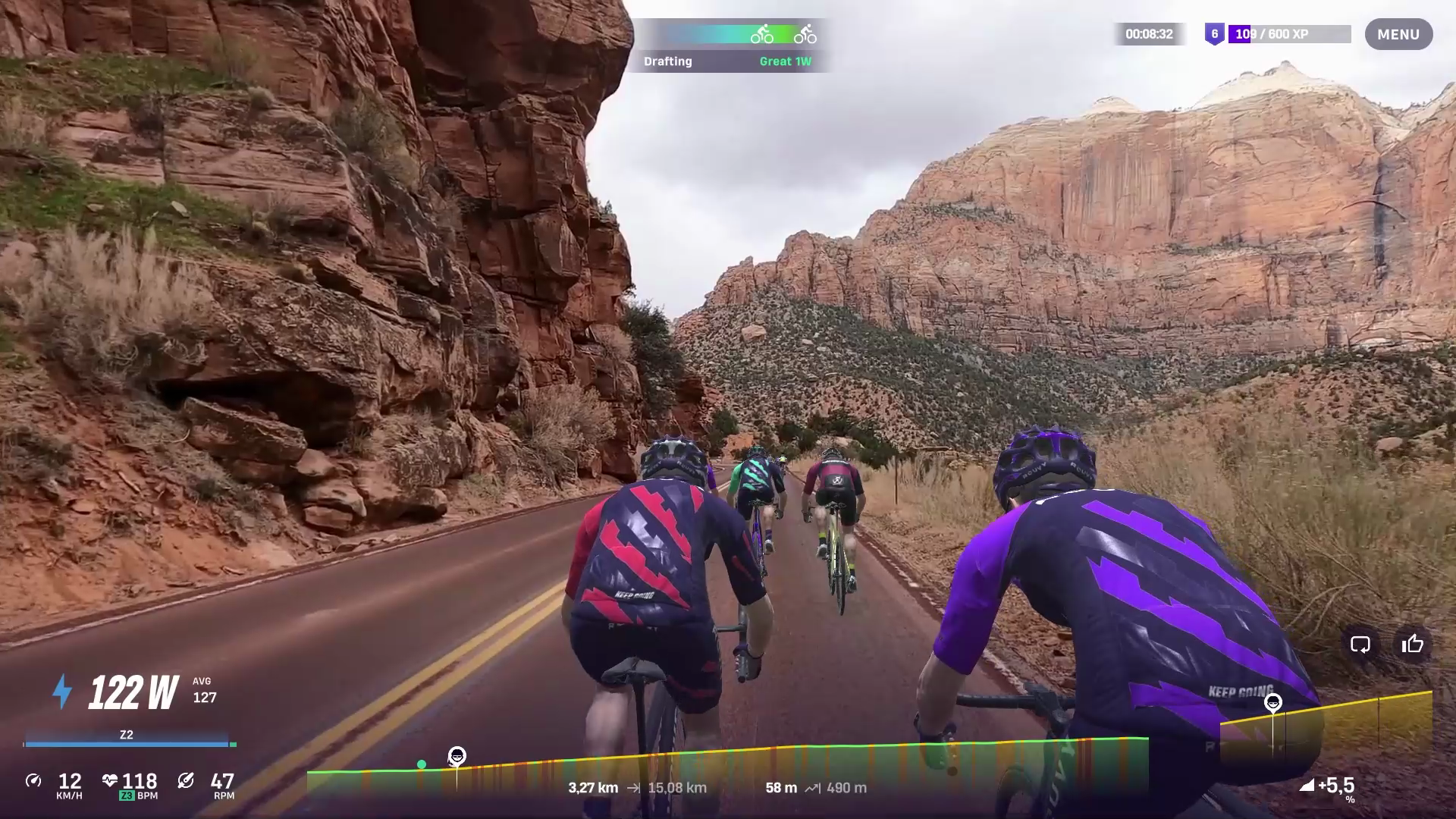The width and height of the screenshot is (1456, 819).
Task: Click the Drafting status panel
Action: pyautogui.click(x=726, y=45)
